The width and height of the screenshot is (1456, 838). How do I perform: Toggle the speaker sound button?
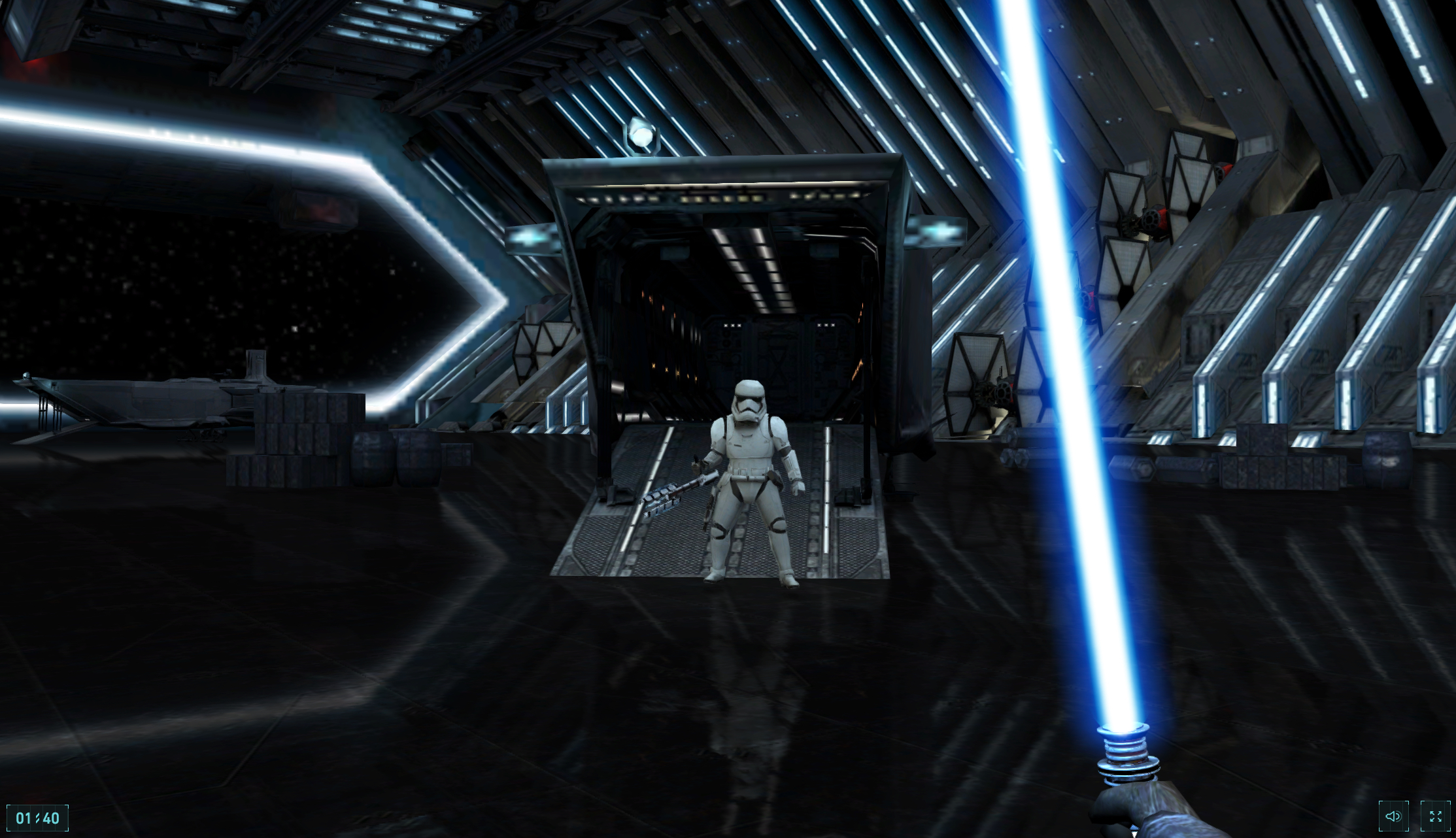pyautogui.click(x=1393, y=816)
